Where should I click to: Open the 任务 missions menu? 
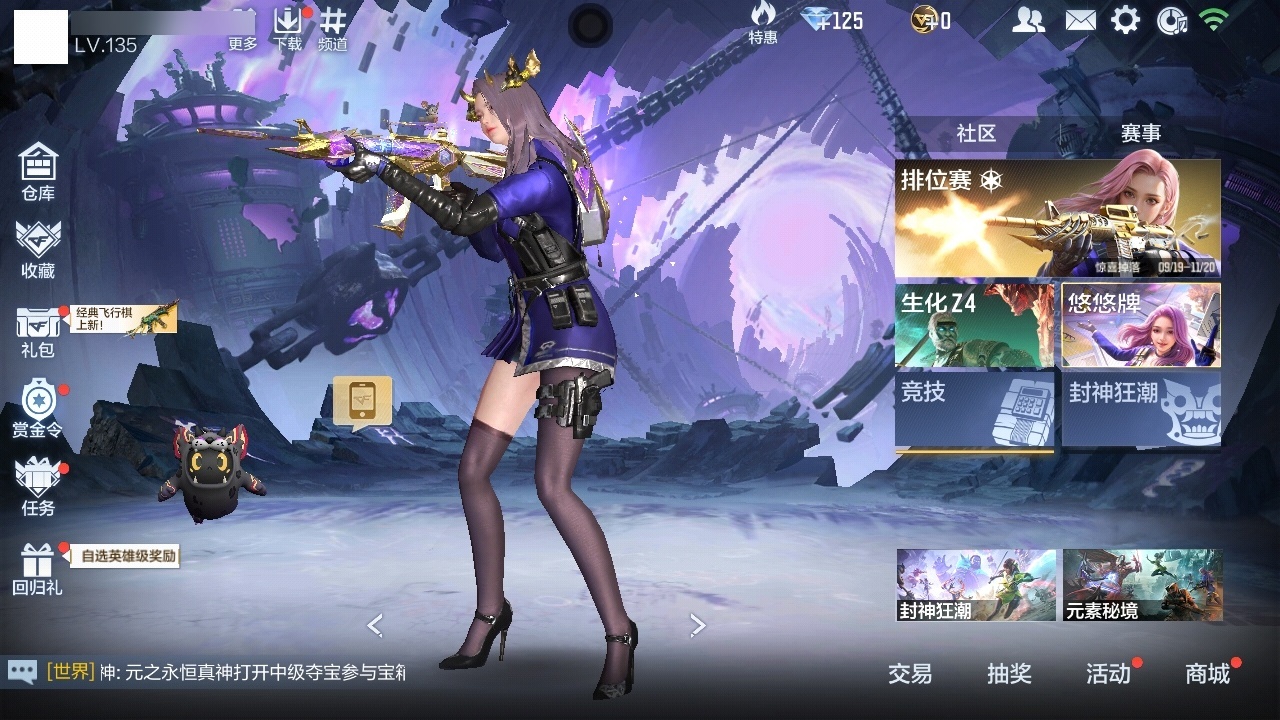coord(38,486)
